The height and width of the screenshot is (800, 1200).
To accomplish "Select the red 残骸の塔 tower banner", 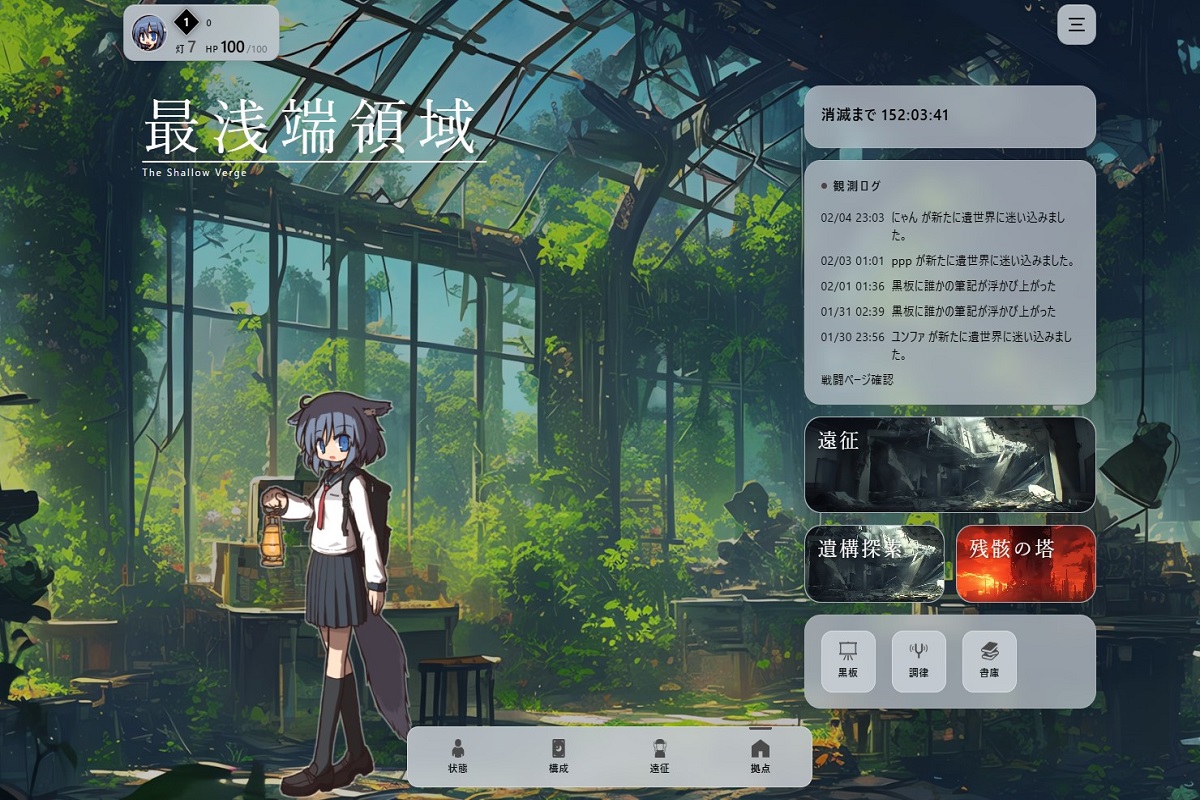I will 1025,564.
